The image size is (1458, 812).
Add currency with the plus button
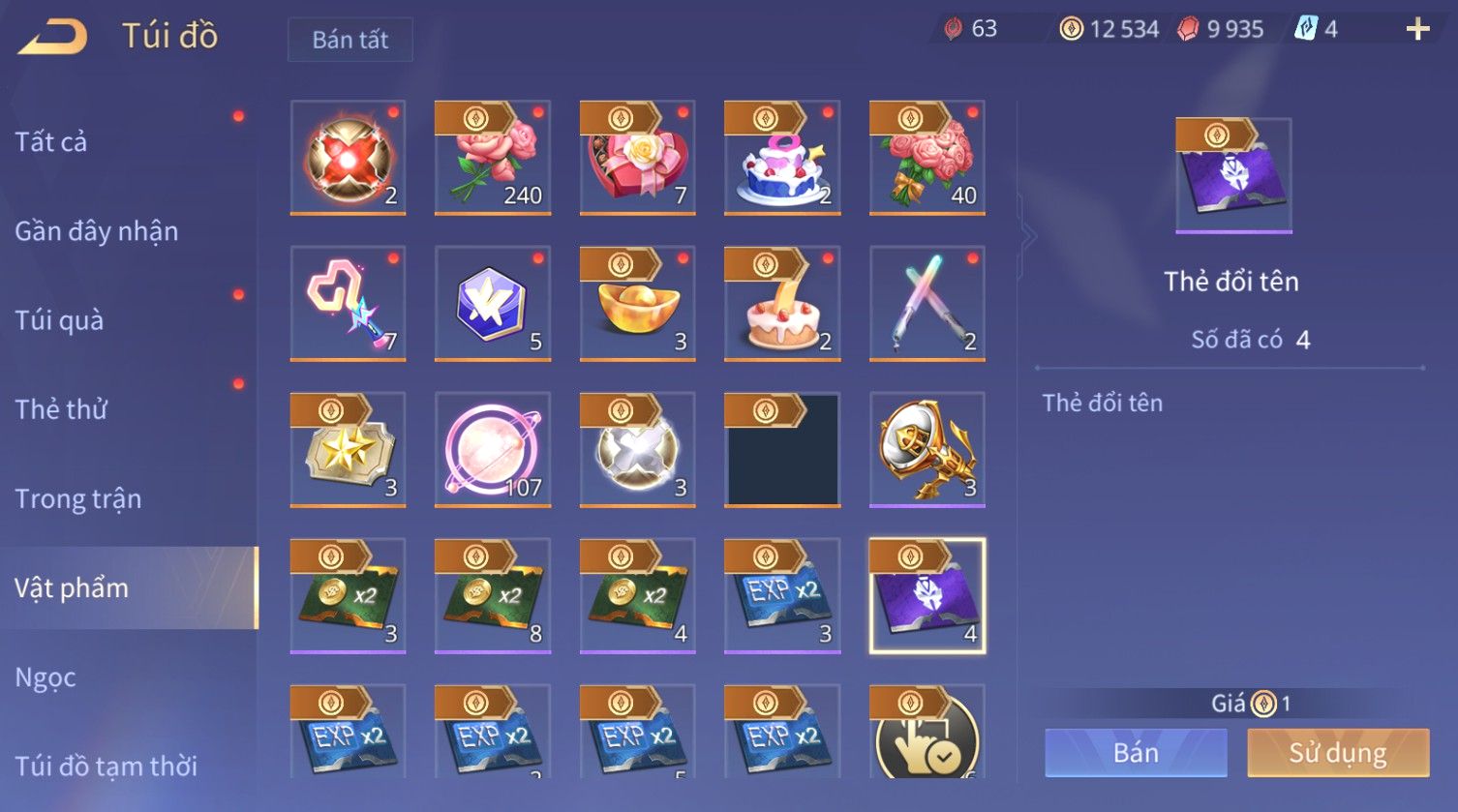pos(1417,29)
